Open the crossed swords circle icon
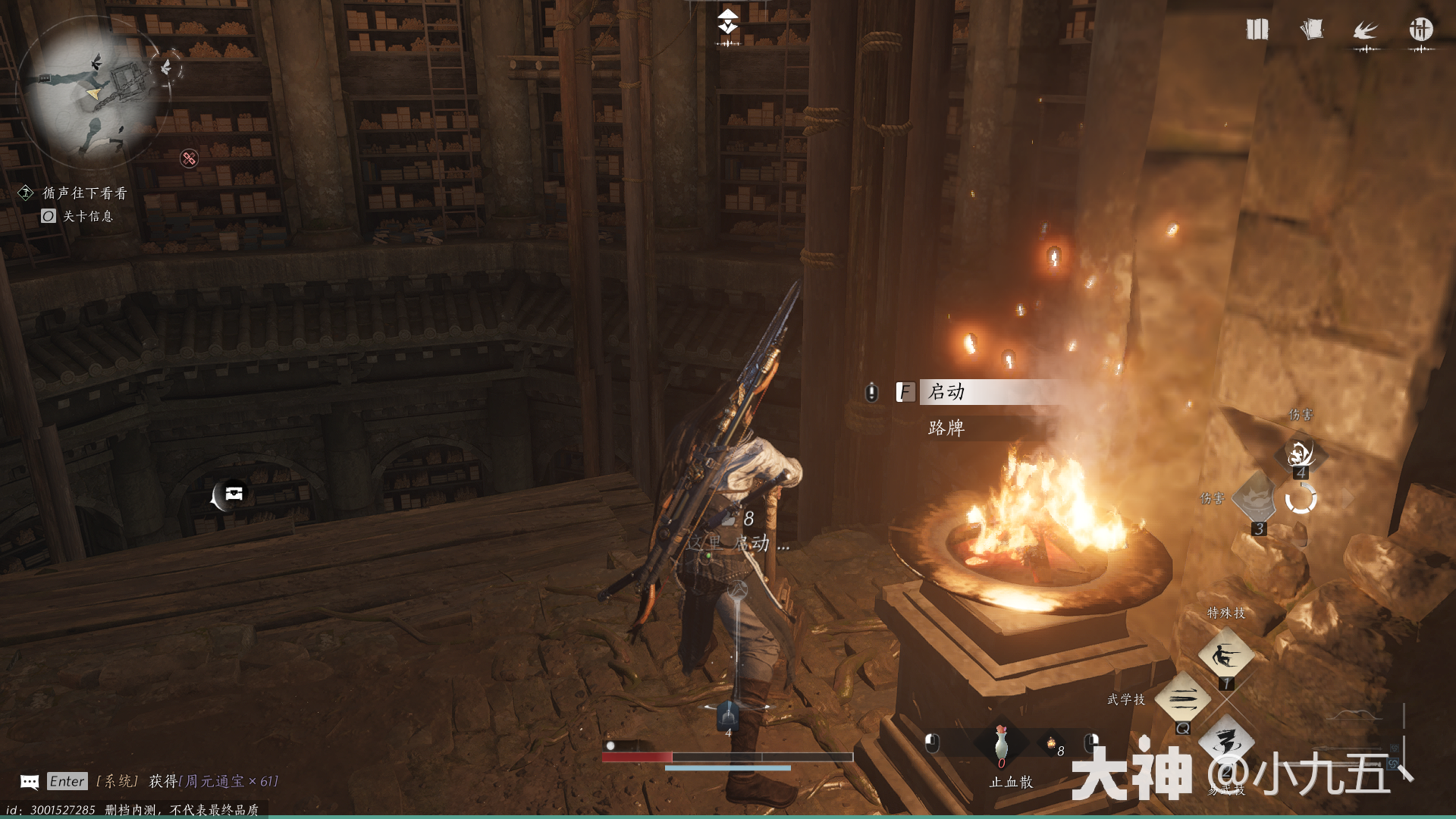This screenshot has width=1456, height=819. [x=1420, y=30]
